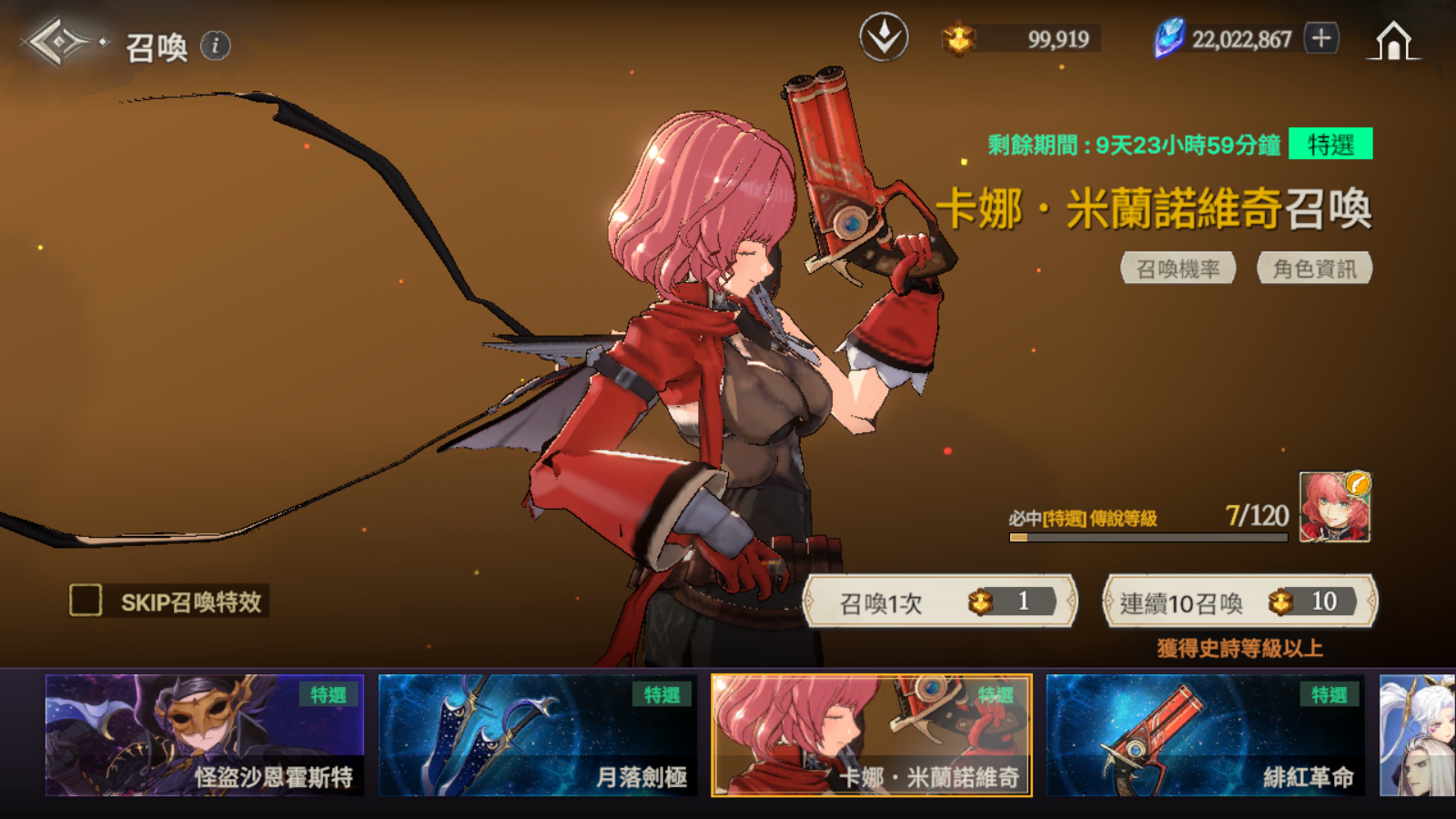Image resolution: width=1456 pixels, height=819 pixels.
Task: Click the guaranteed character portrait
Action: [1334, 508]
